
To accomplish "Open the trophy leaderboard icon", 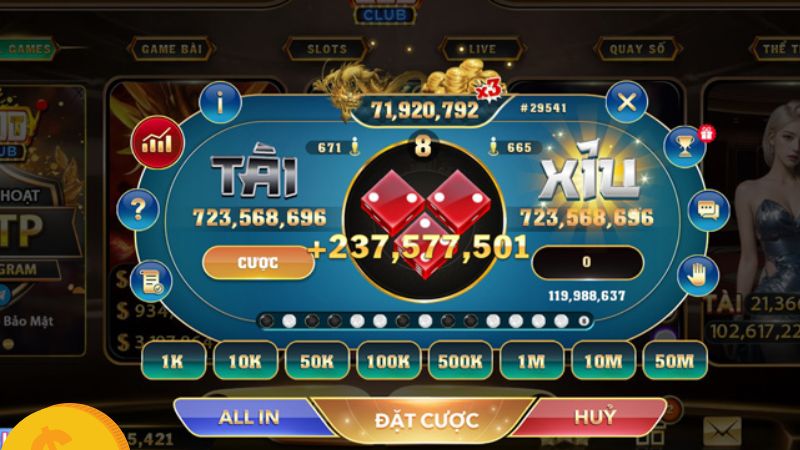I will (x=686, y=143).
